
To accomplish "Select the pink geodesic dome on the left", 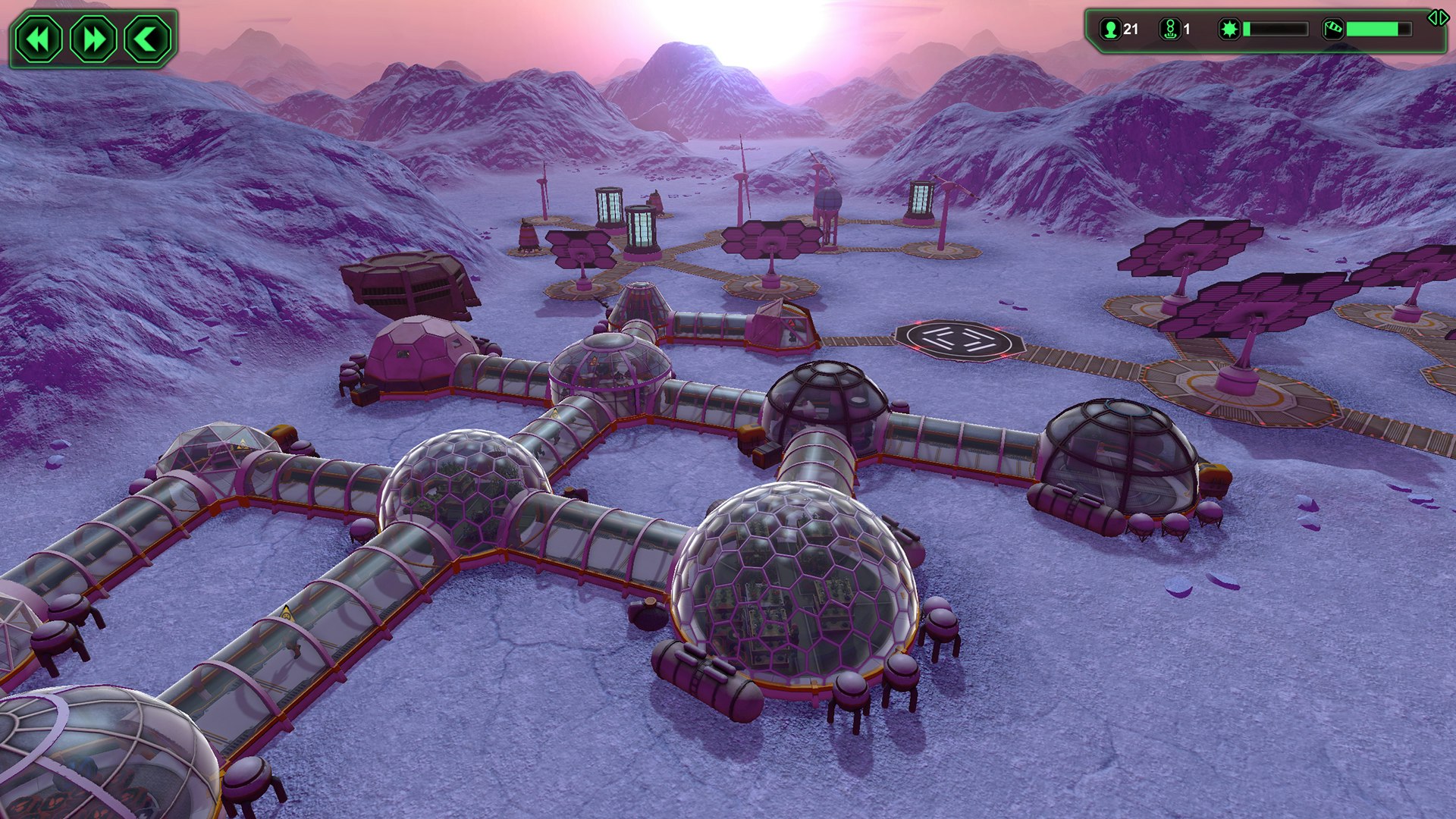I will (x=421, y=353).
